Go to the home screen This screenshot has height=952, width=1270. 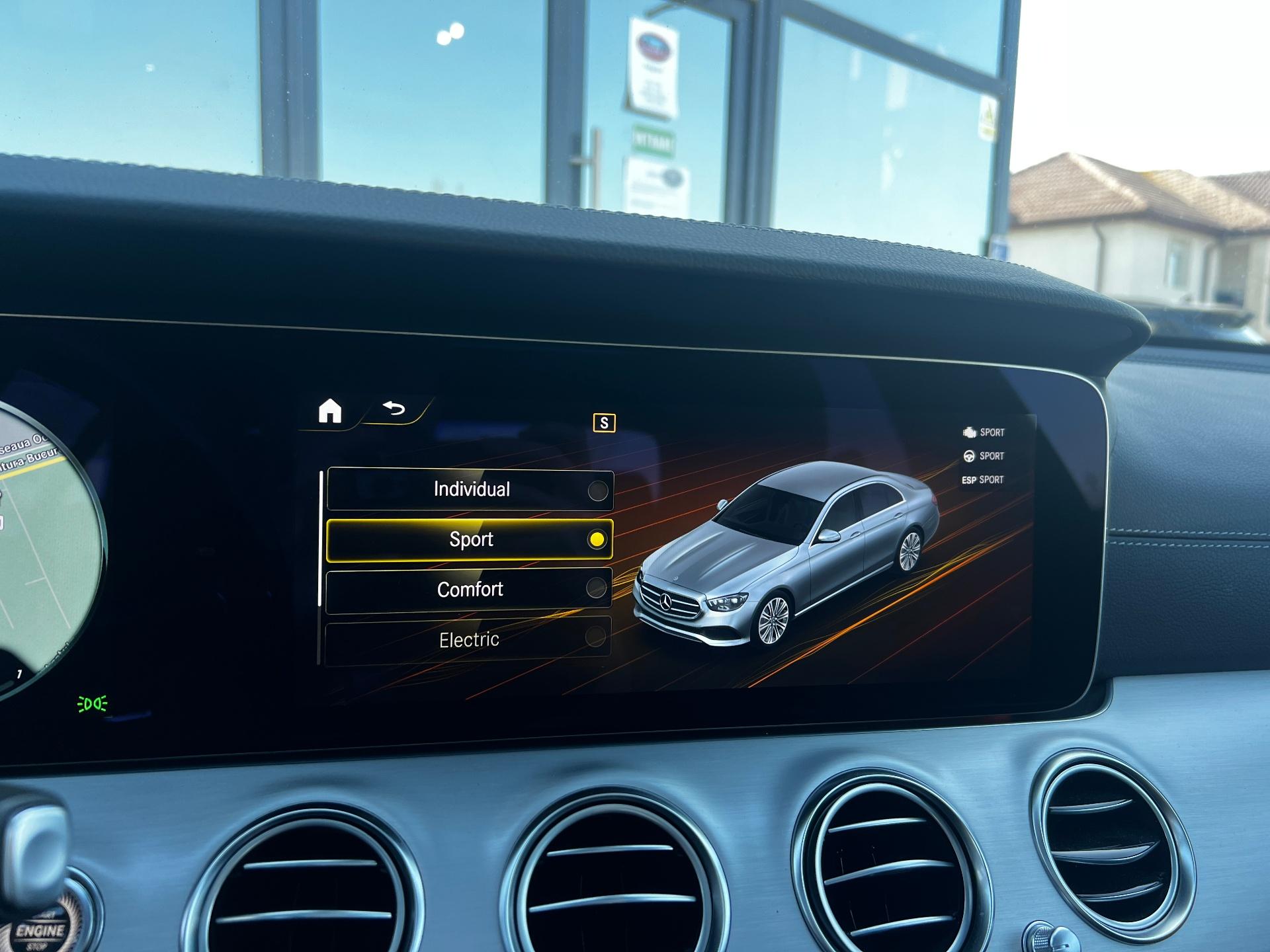coord(330,411)
